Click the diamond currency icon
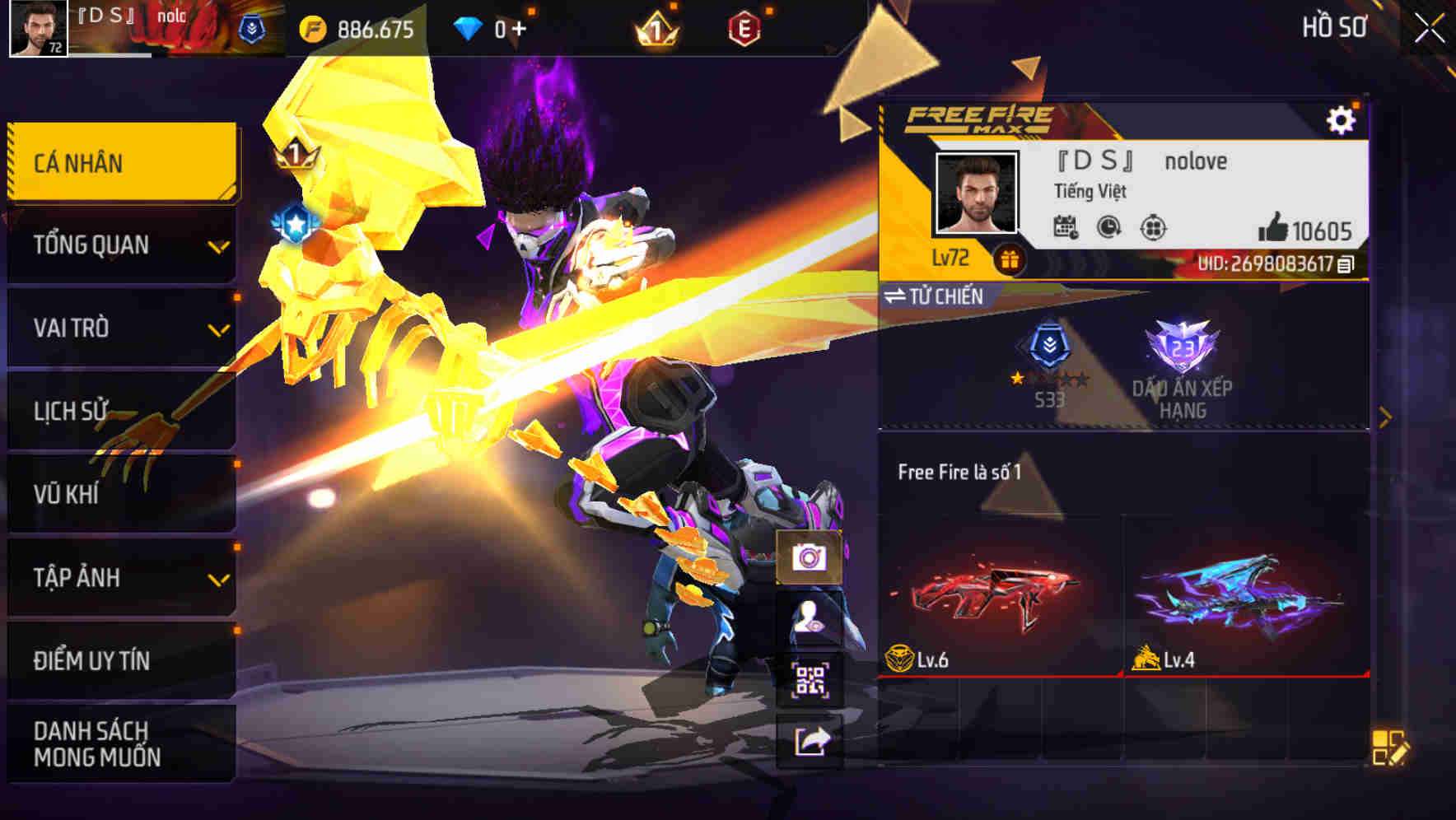 pos(467,26)
